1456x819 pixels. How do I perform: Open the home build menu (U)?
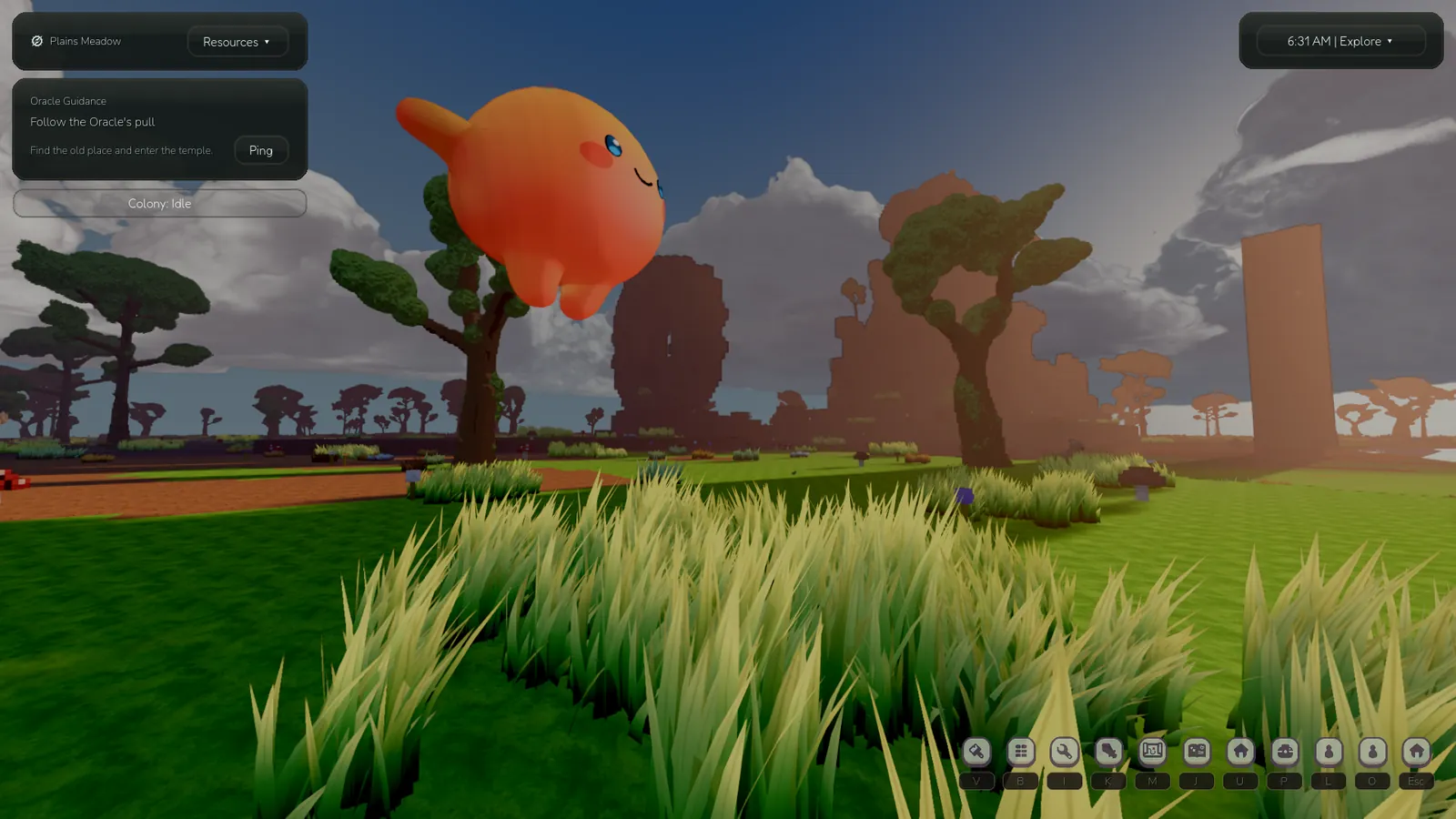pyautogui.click(x=1239, y=752)
